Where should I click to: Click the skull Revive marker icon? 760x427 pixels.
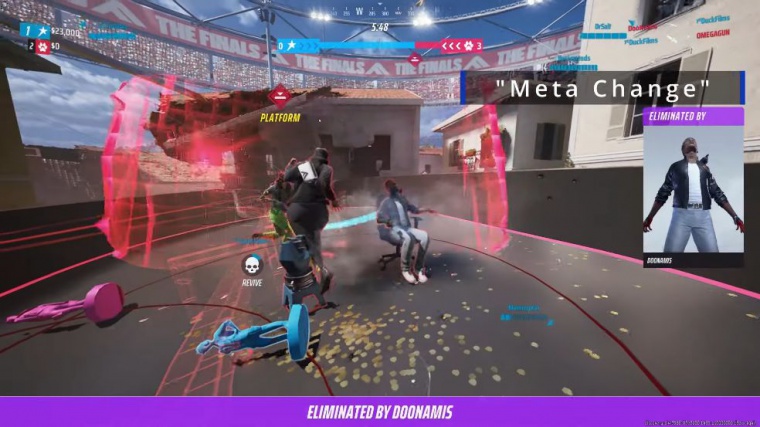pyautogui.click(x=252, y=265)
